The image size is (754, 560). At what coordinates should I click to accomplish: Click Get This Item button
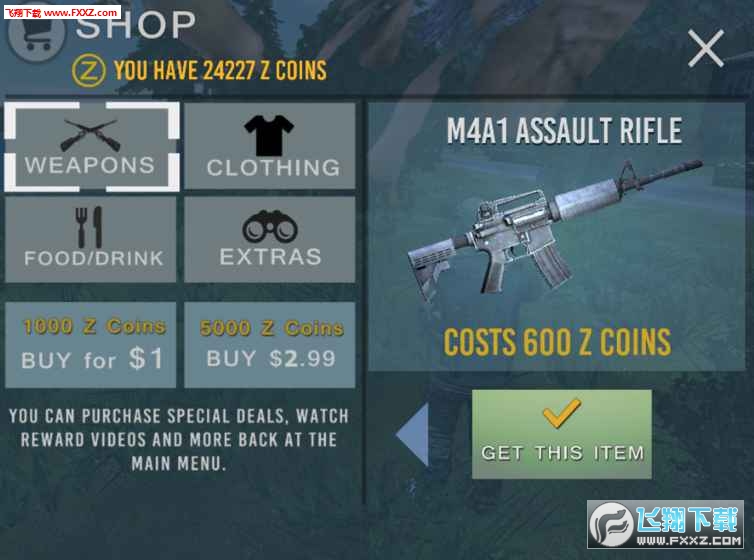(x=561, y=434)
